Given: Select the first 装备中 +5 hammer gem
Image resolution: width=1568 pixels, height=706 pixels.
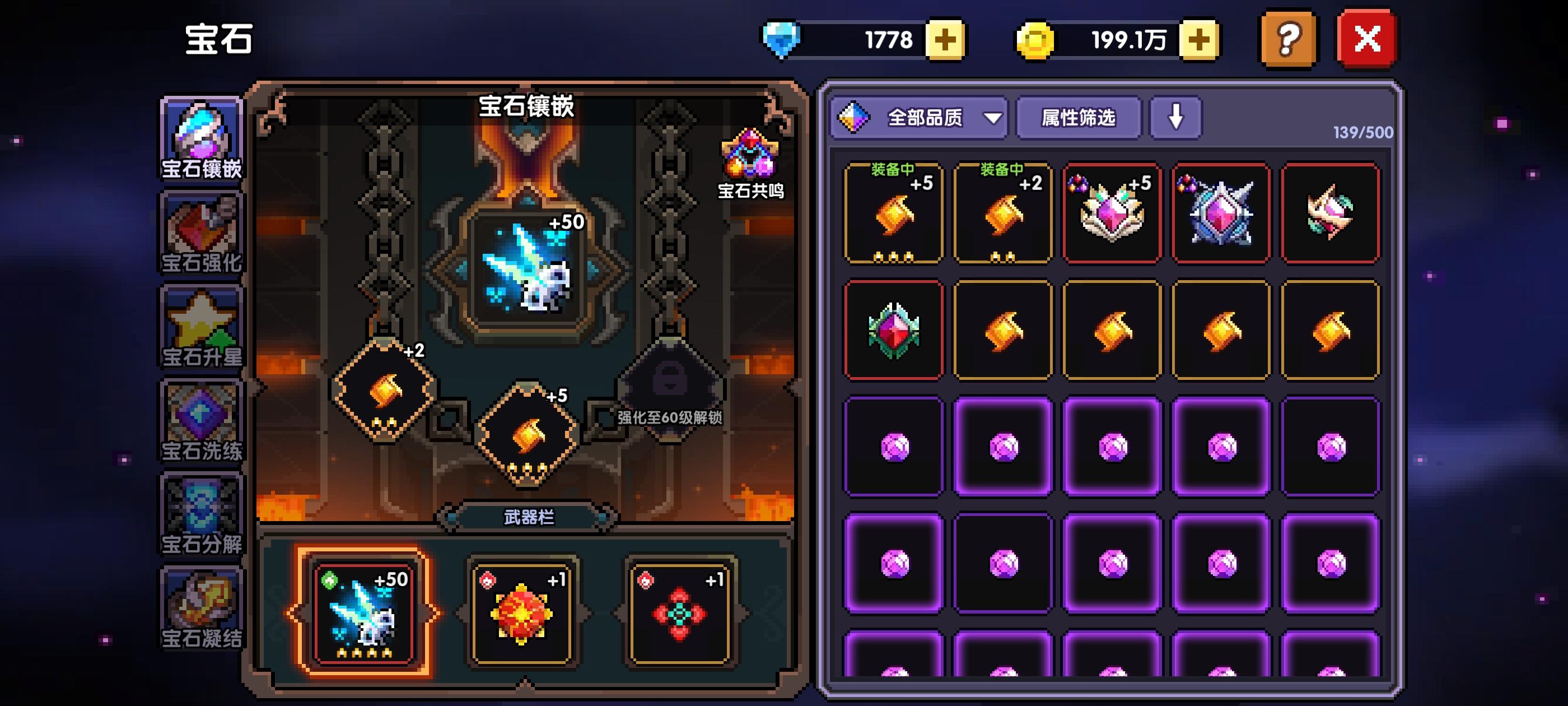Looking at the screenshot, I should click(x=894, y=213).
